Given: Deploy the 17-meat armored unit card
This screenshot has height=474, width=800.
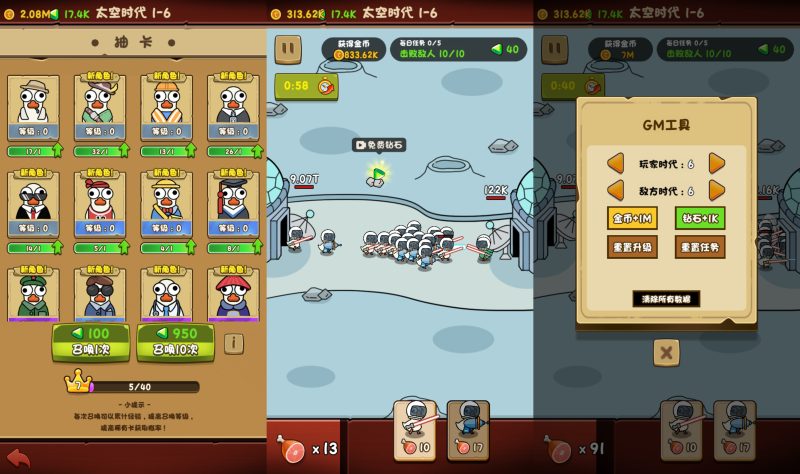Looking at the screenshot, I should (x=468, y=430).
